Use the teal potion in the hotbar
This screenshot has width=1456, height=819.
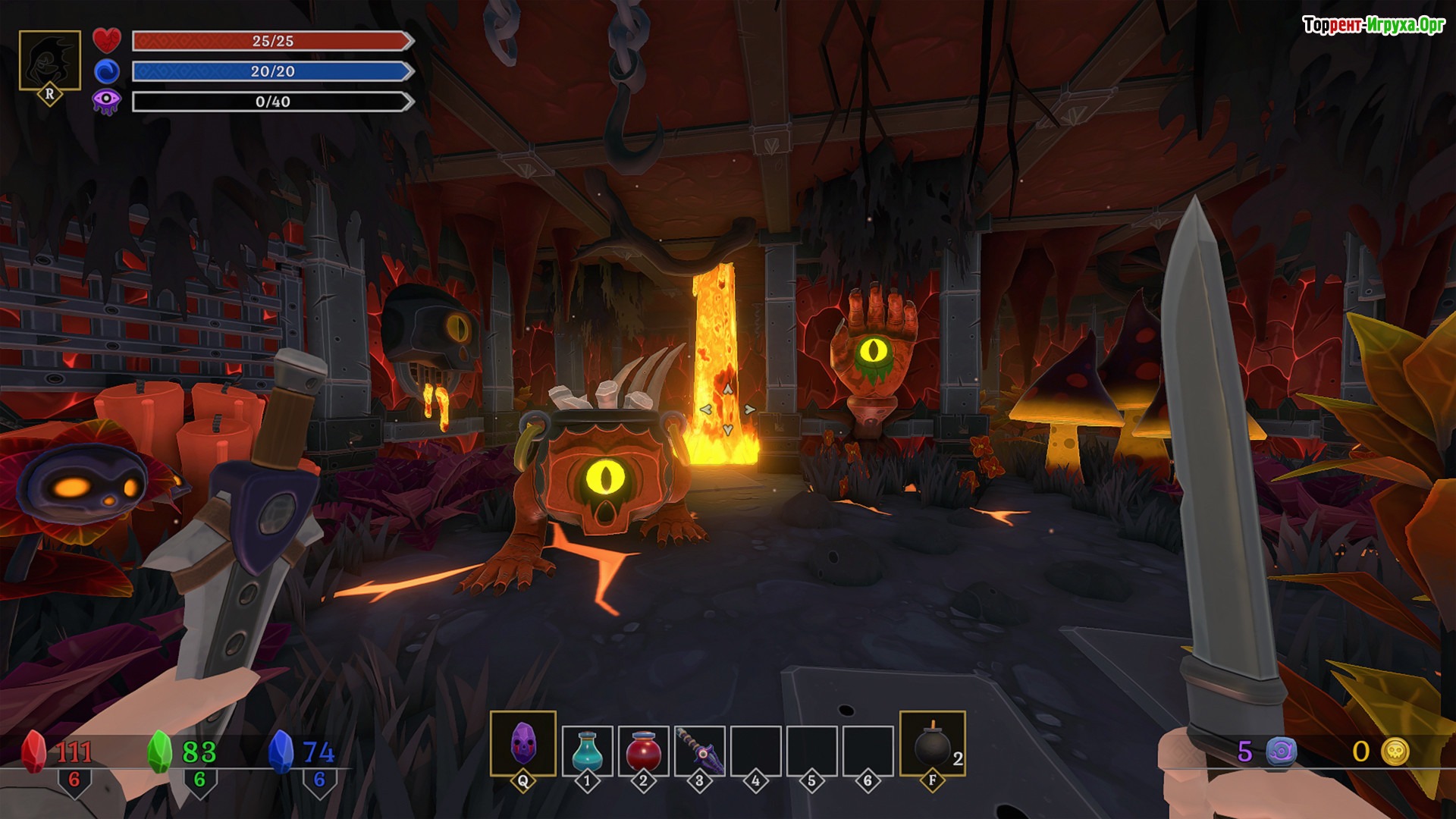click(587, 751)
